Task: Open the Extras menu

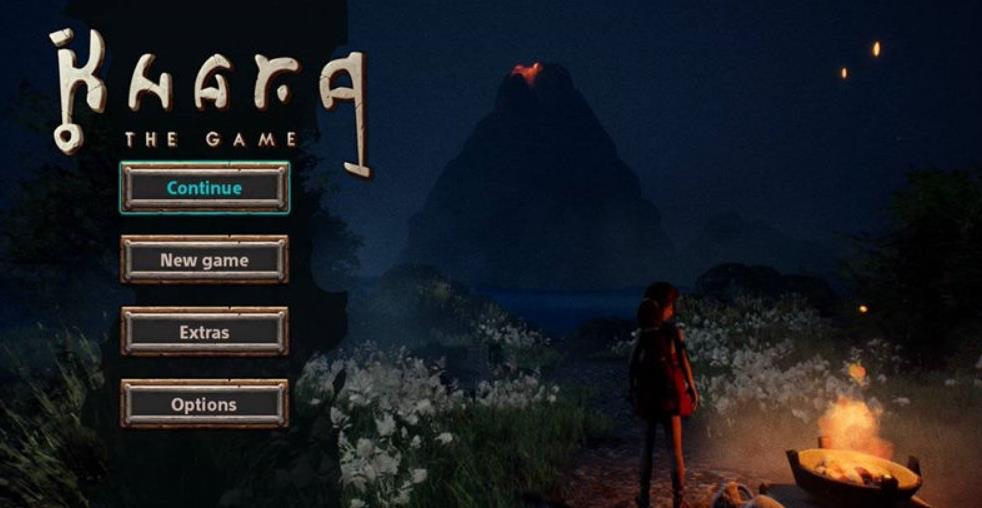Action: [204, 332]
